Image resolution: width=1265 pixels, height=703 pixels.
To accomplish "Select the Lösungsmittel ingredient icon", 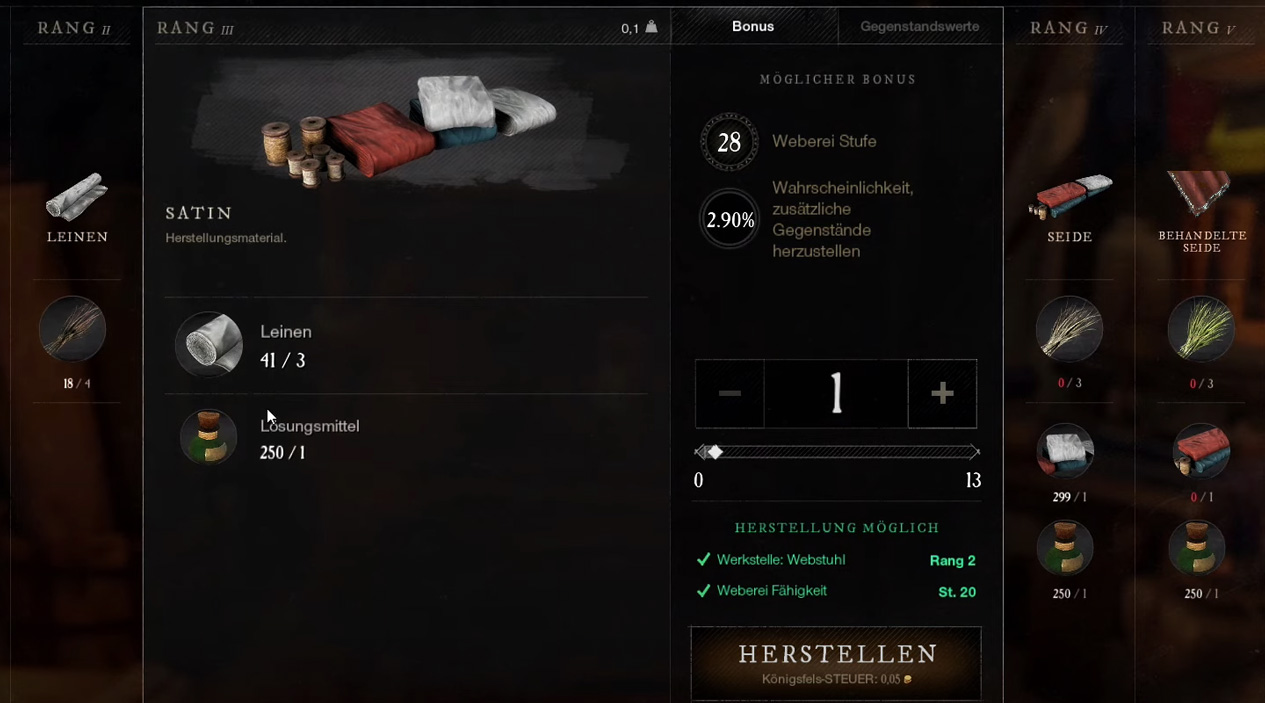I will point(209,437).
